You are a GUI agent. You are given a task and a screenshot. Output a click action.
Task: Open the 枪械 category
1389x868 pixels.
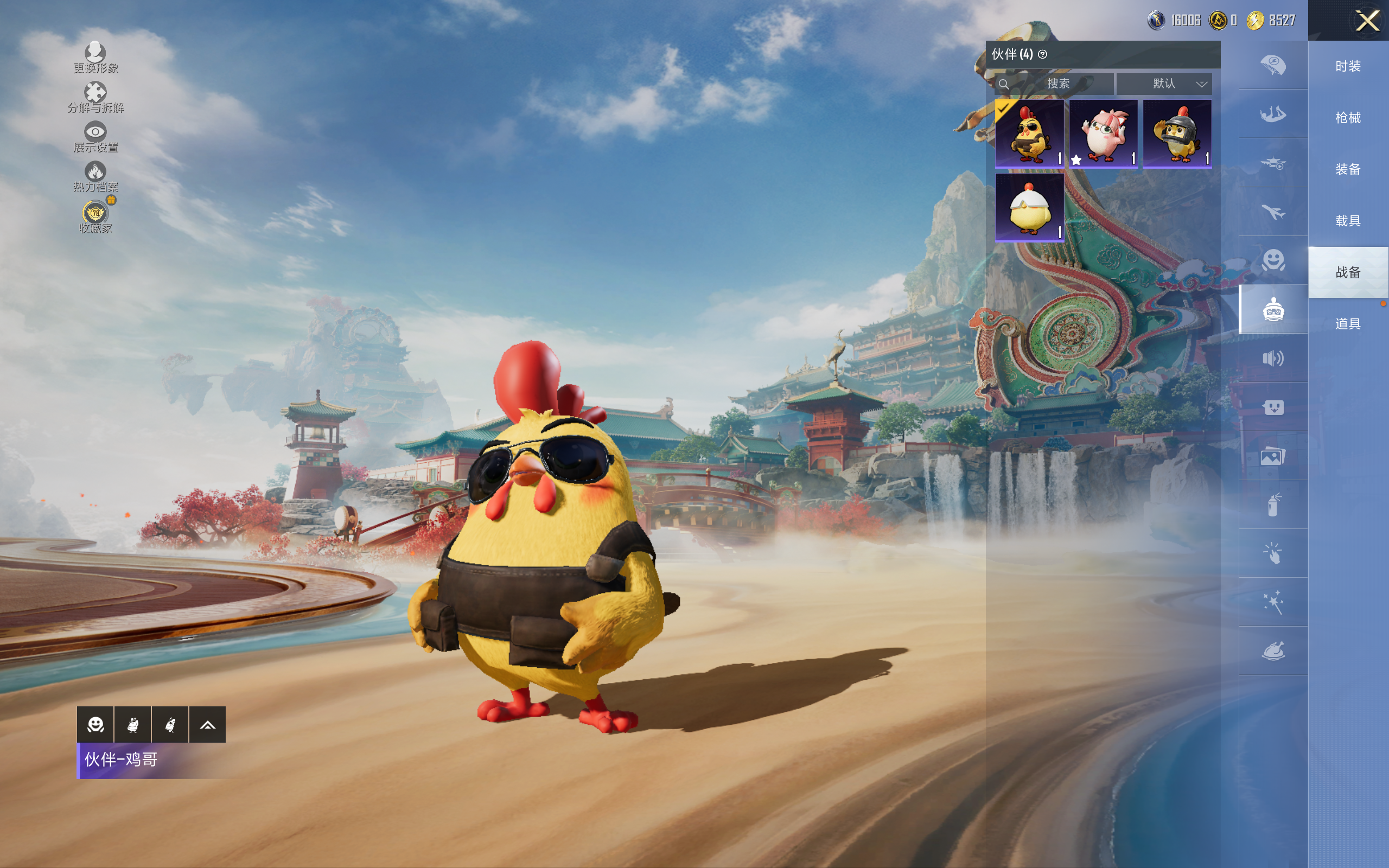(x=1348, y=118)
